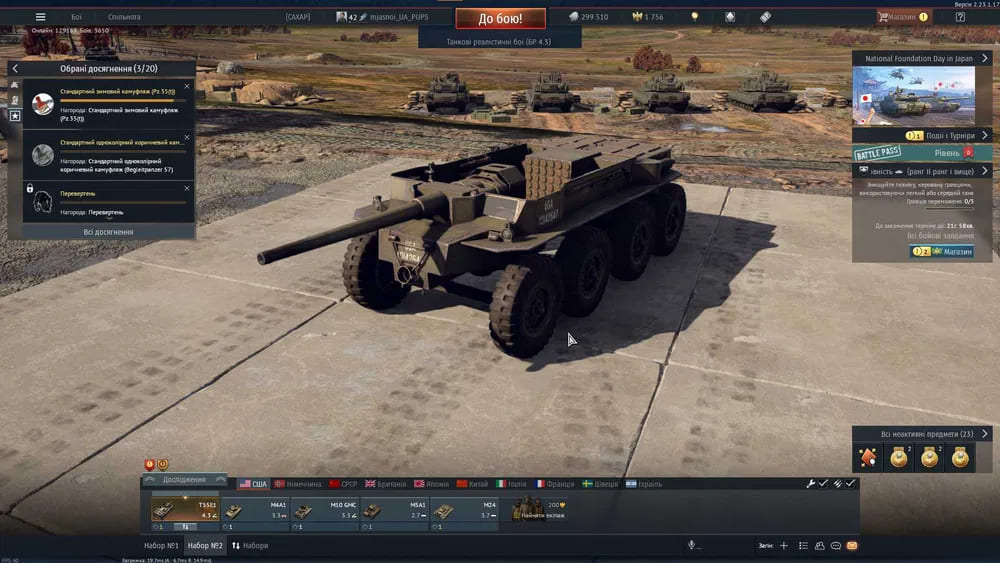Switch to the Німеччина nation tab
The height and width of the screenshot is (563, 1000).
(297, 484)
